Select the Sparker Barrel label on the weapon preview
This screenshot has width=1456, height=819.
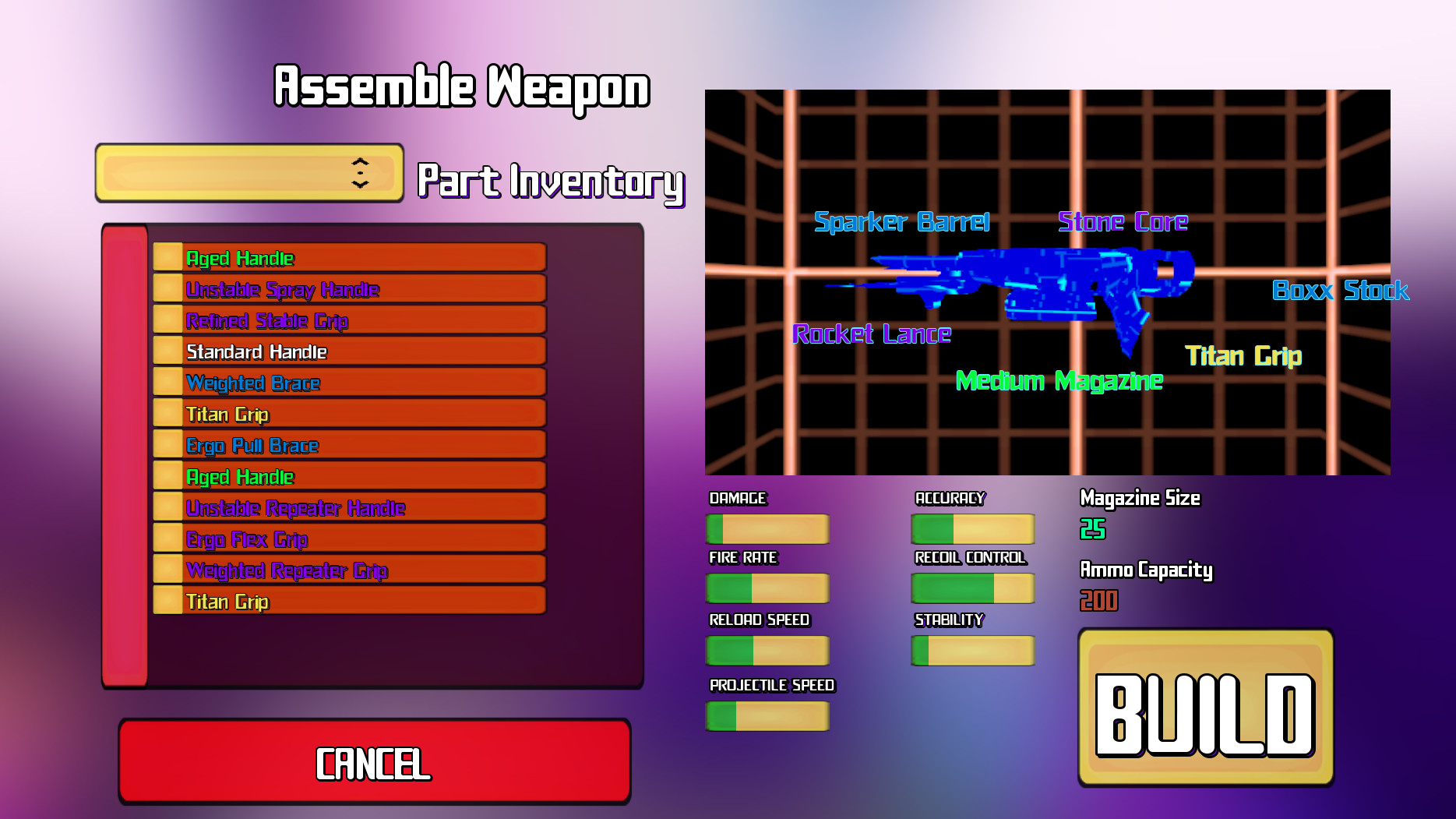coord(901,222)
